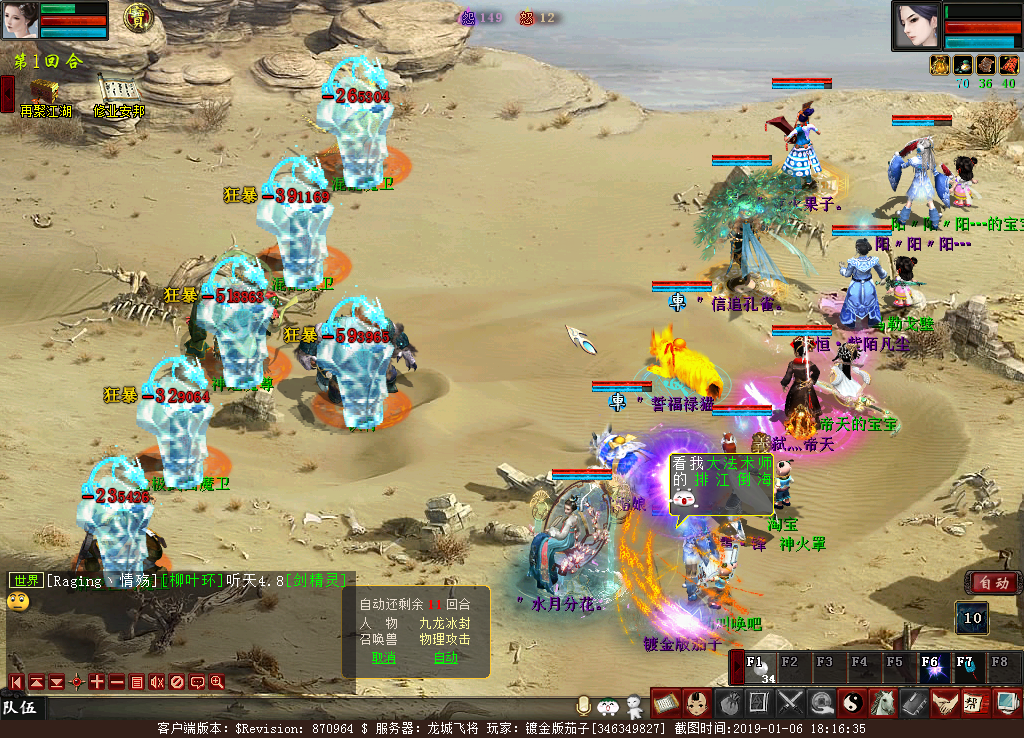Click the green 自动 link in auto-battle panel
The image size is (1024, 738).
click(446, 658)
